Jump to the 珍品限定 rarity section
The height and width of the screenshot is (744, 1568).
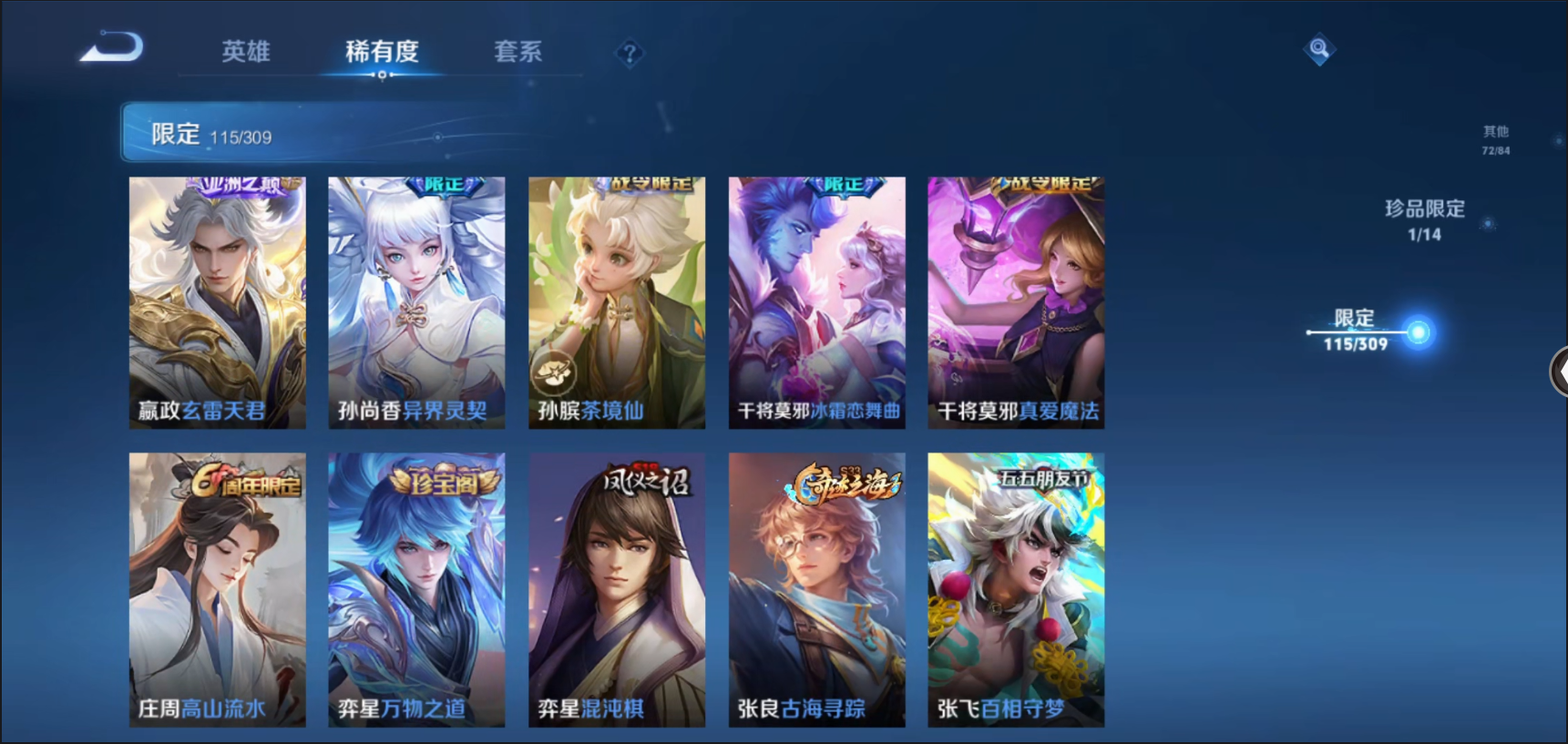tap(1424, 219)
